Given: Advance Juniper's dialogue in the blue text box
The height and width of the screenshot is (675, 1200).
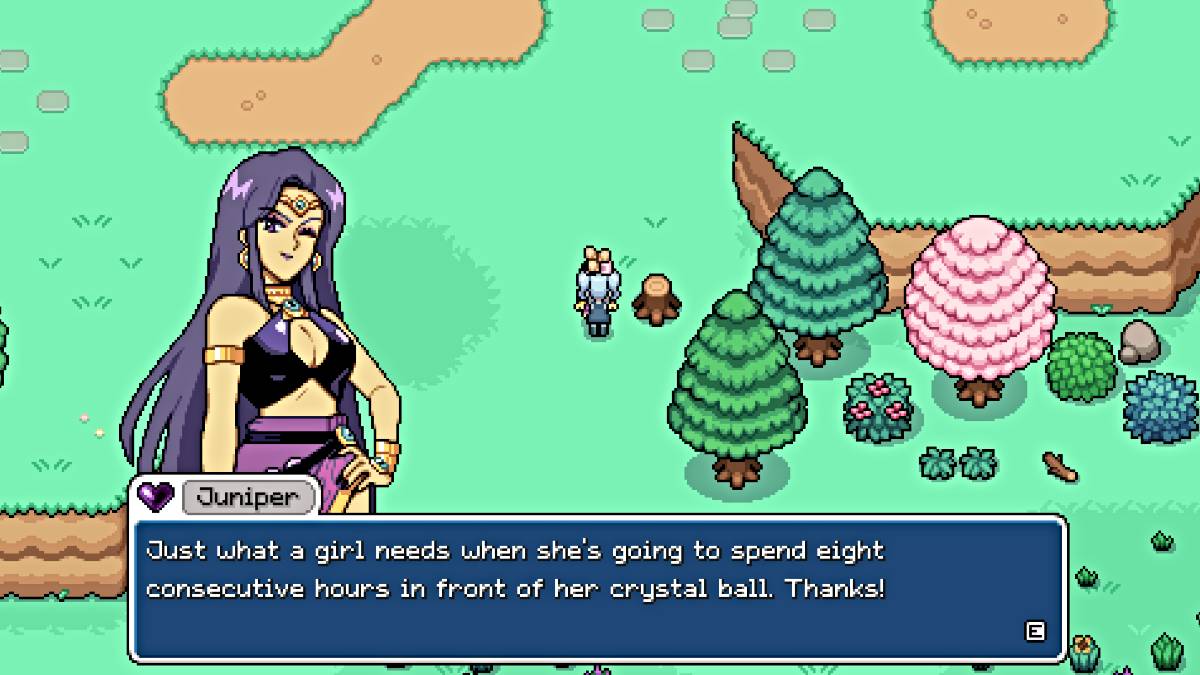Looking at the screenshot, I should tap(1035, 630).
